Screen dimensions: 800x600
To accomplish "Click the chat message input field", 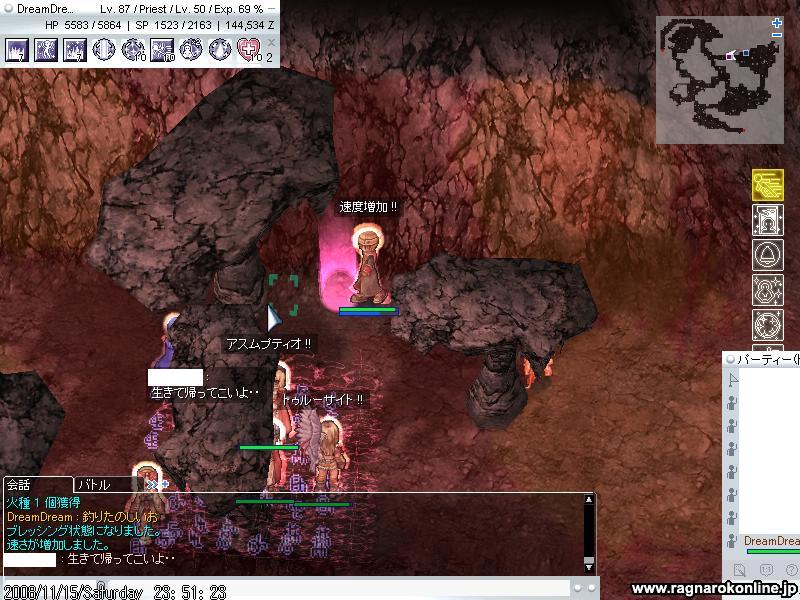I will coord(300,590).
